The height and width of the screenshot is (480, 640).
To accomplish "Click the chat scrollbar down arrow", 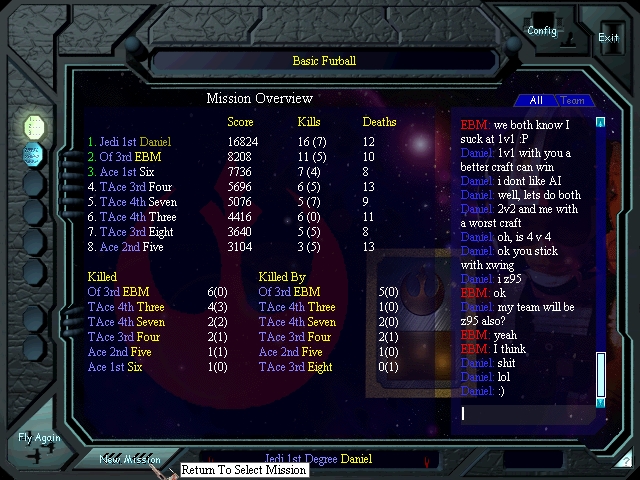I will point(601,402).
